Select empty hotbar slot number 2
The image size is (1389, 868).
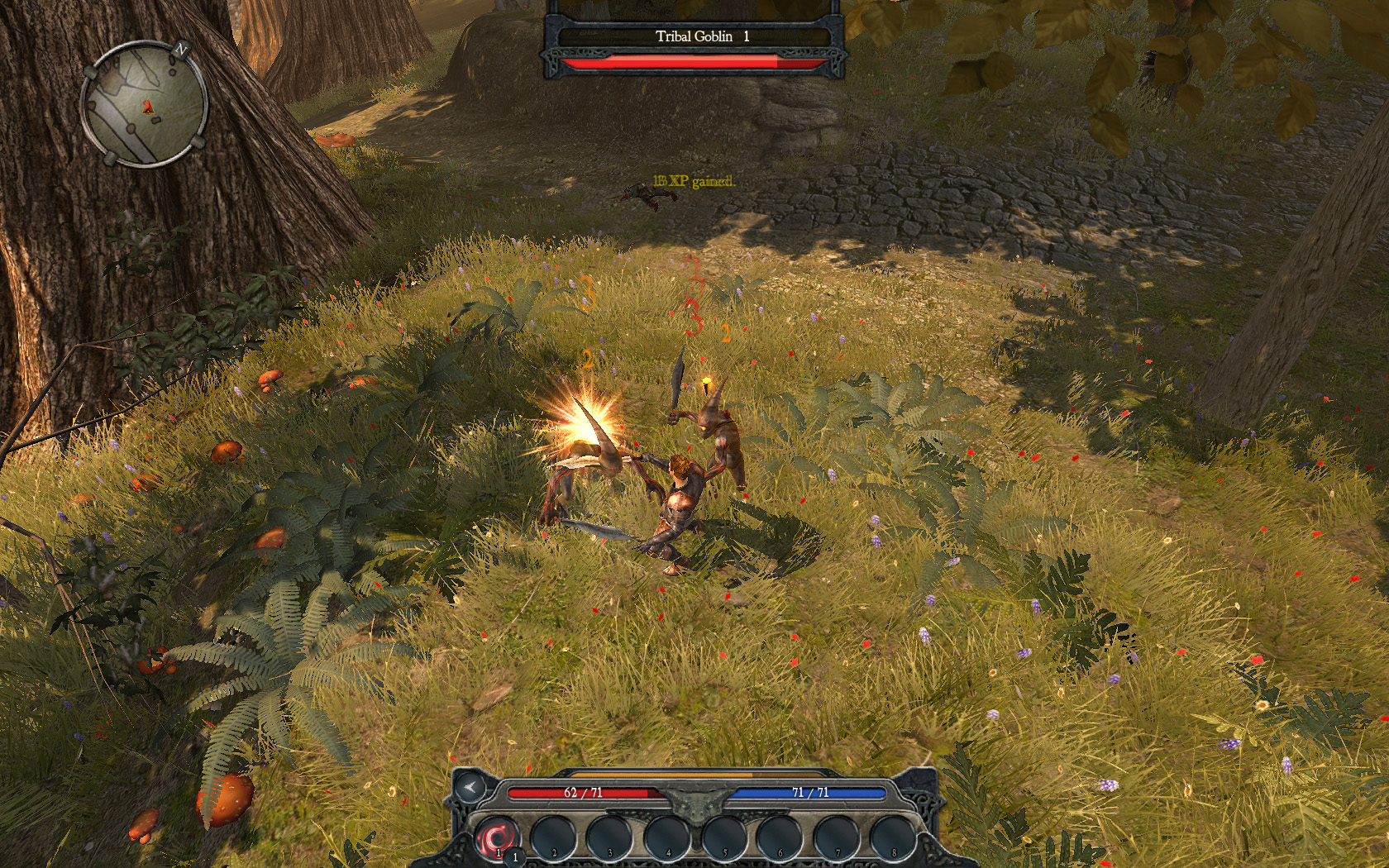click(x=552, y=837)
